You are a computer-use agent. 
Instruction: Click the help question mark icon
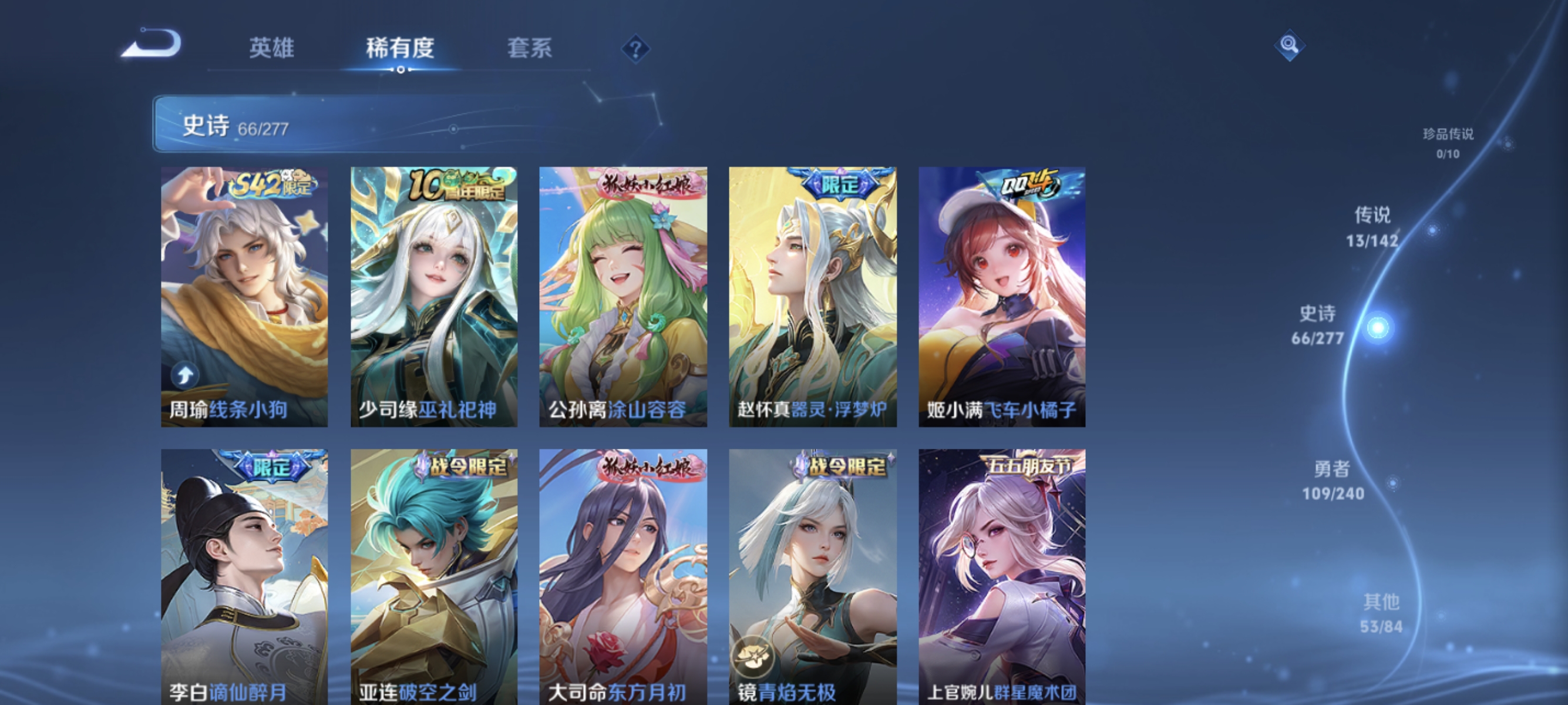(635, 49)
